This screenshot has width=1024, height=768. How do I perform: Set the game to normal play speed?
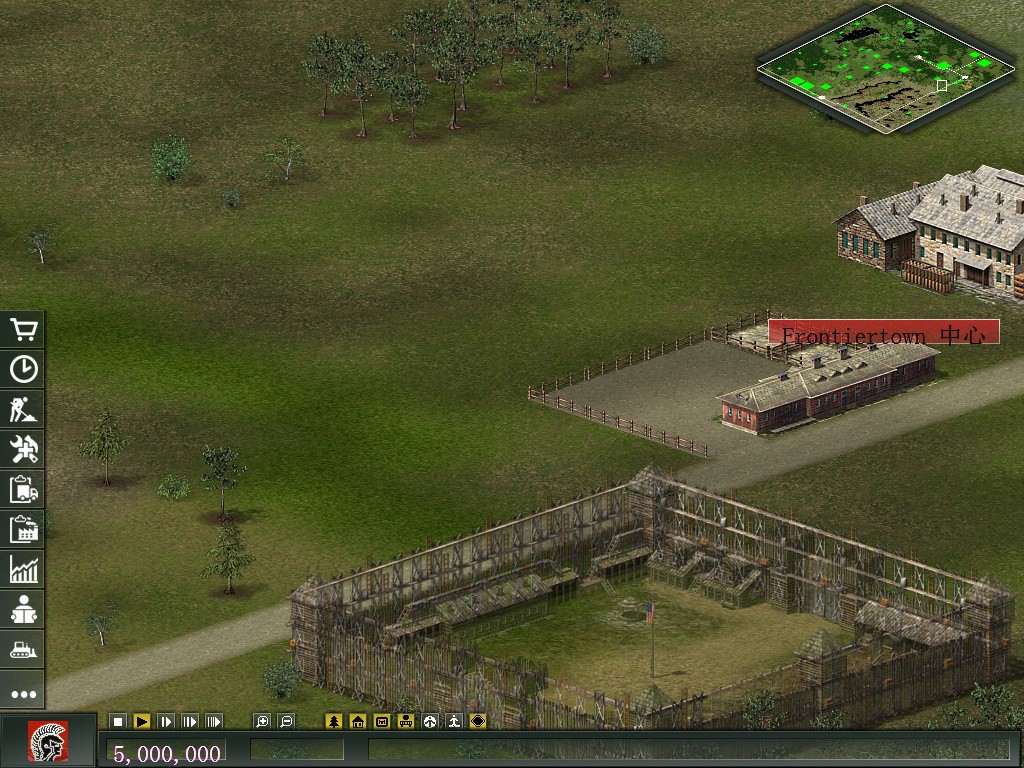point(142,721)
